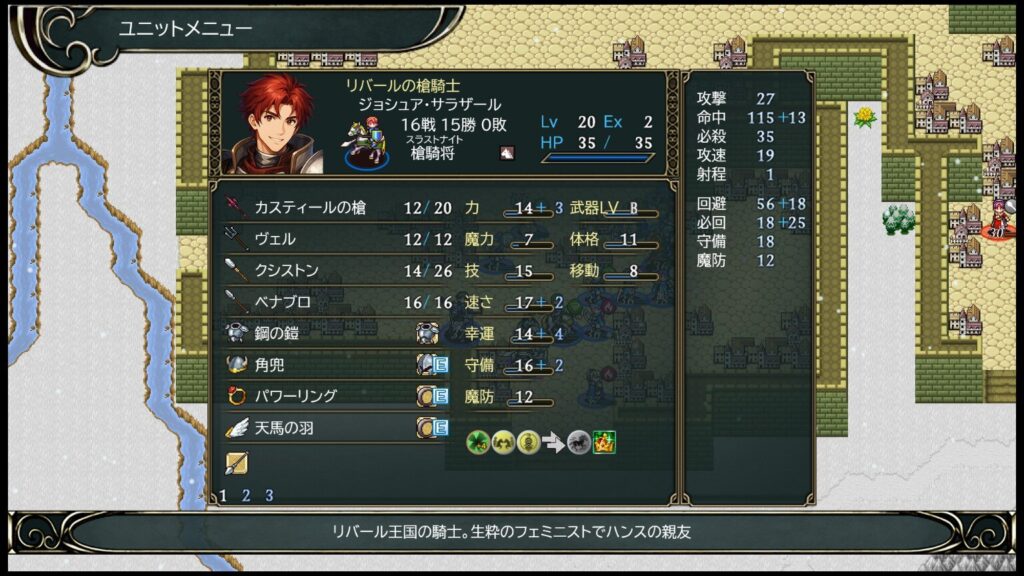This screenshot has width=1024, height=576.
Task: Switch to page 2 of unit menu
Action: [x=246, y=495]
